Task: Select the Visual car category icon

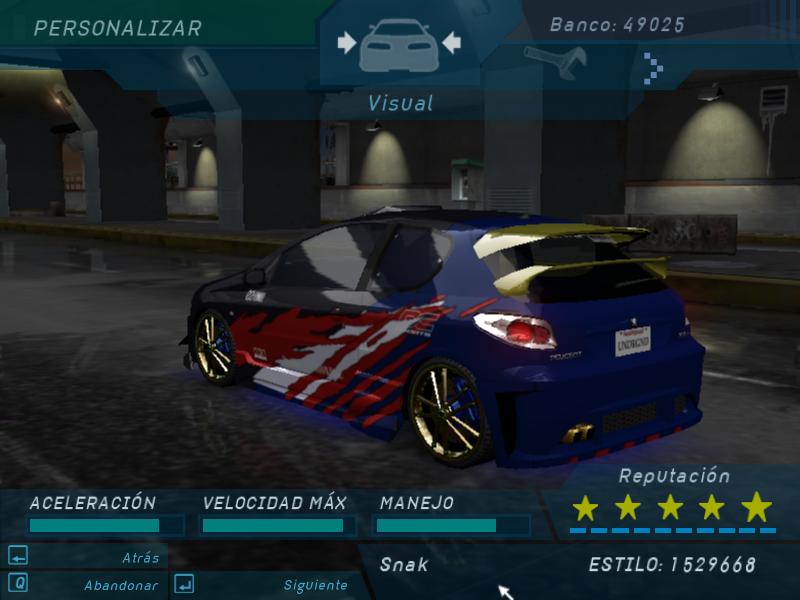Action: point(398,45)
